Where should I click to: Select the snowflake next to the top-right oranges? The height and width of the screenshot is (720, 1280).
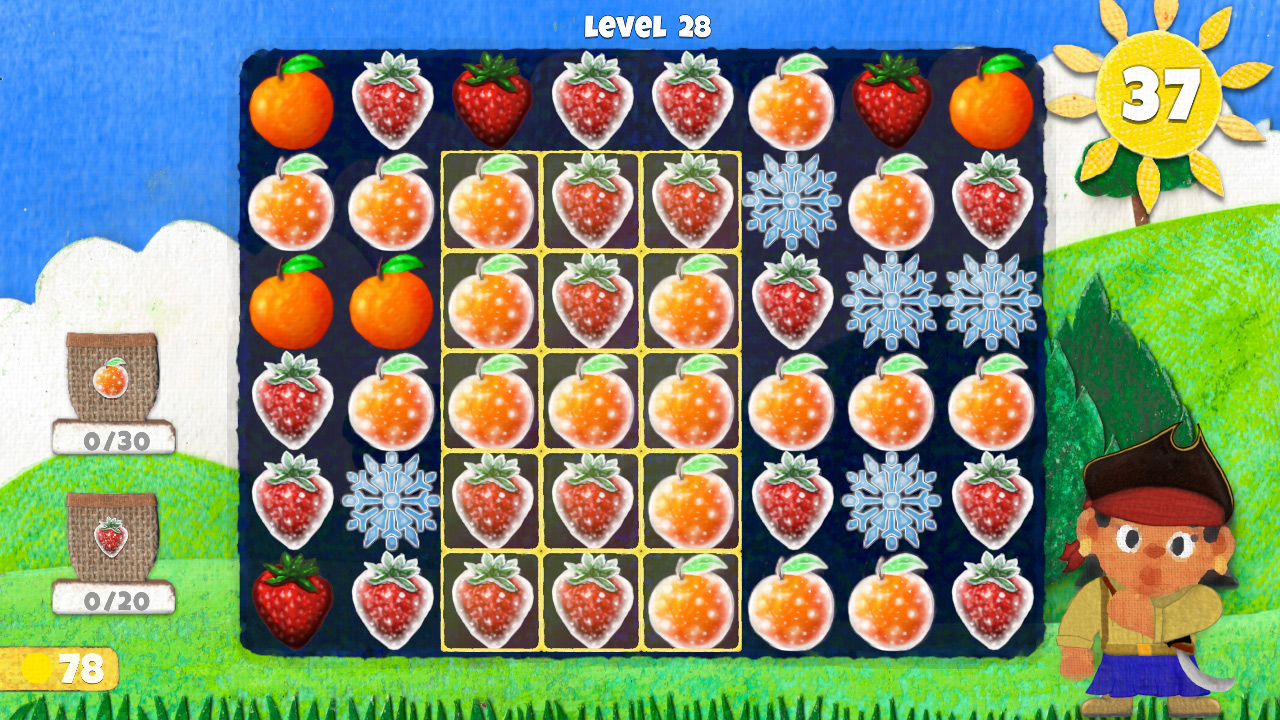(790, 203)
